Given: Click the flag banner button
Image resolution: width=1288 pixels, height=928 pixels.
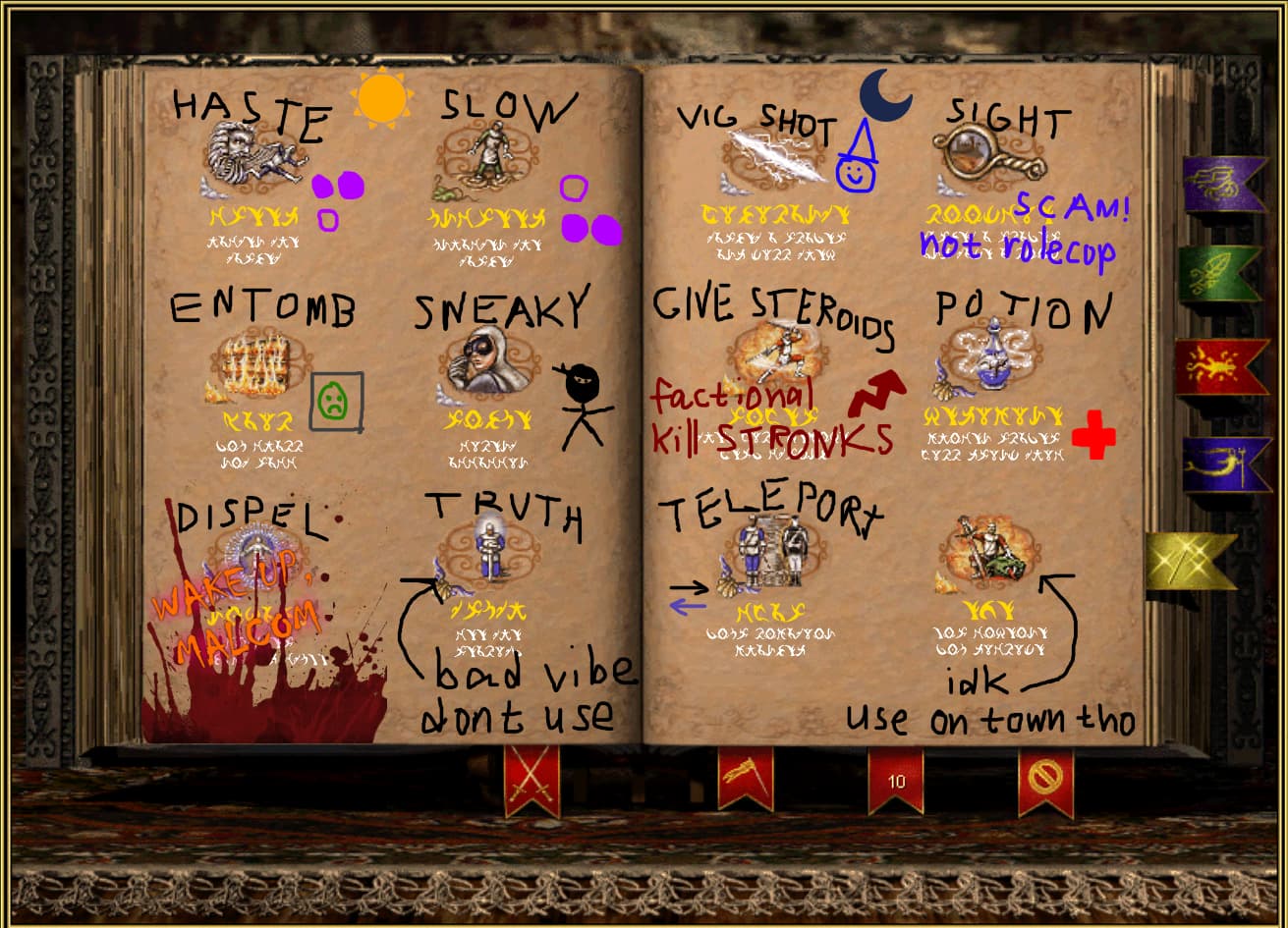Looking at the screenshot, I should pyautogui.click(x=745, y=777).
